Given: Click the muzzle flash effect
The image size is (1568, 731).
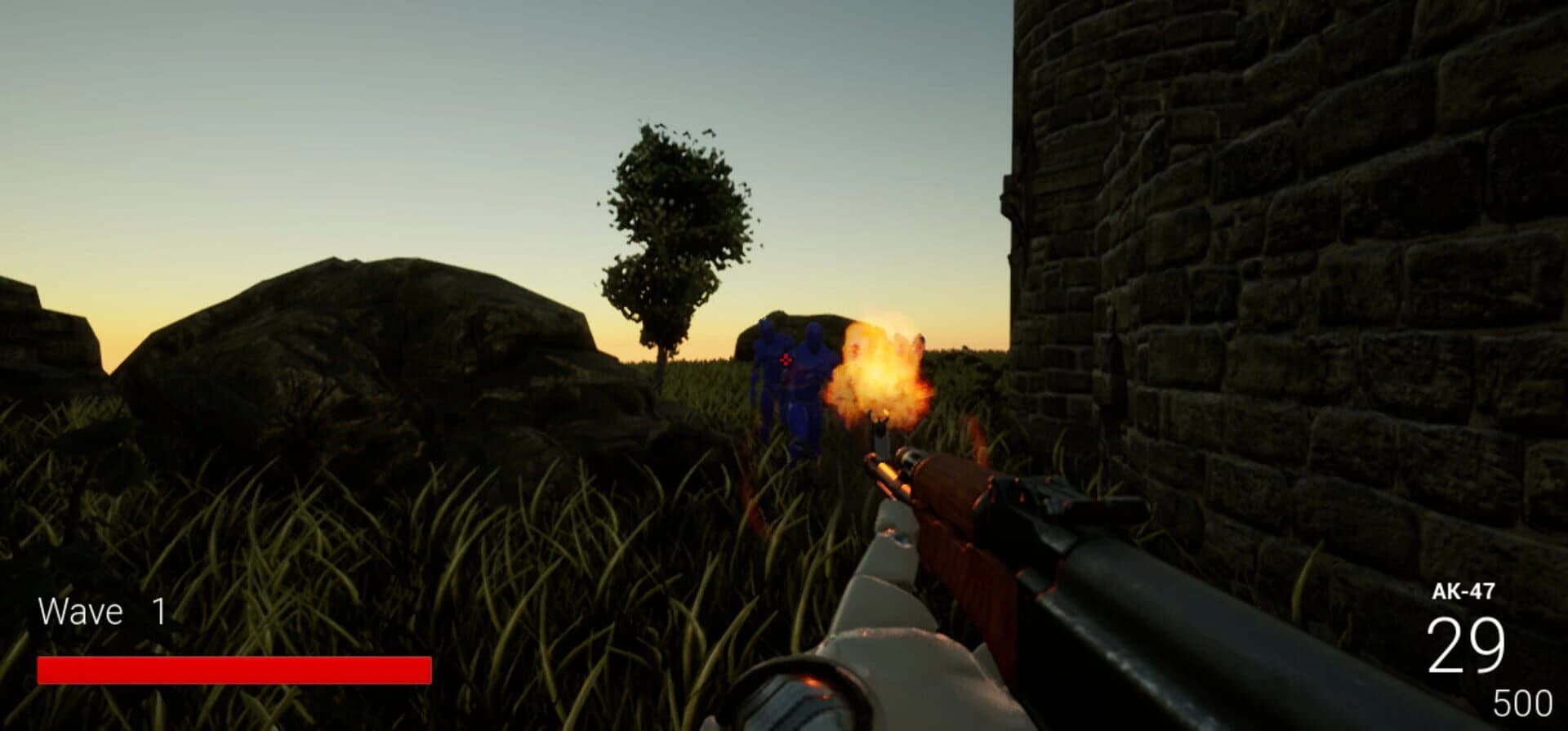Looking at the screenshot, I should coord(878,376).
